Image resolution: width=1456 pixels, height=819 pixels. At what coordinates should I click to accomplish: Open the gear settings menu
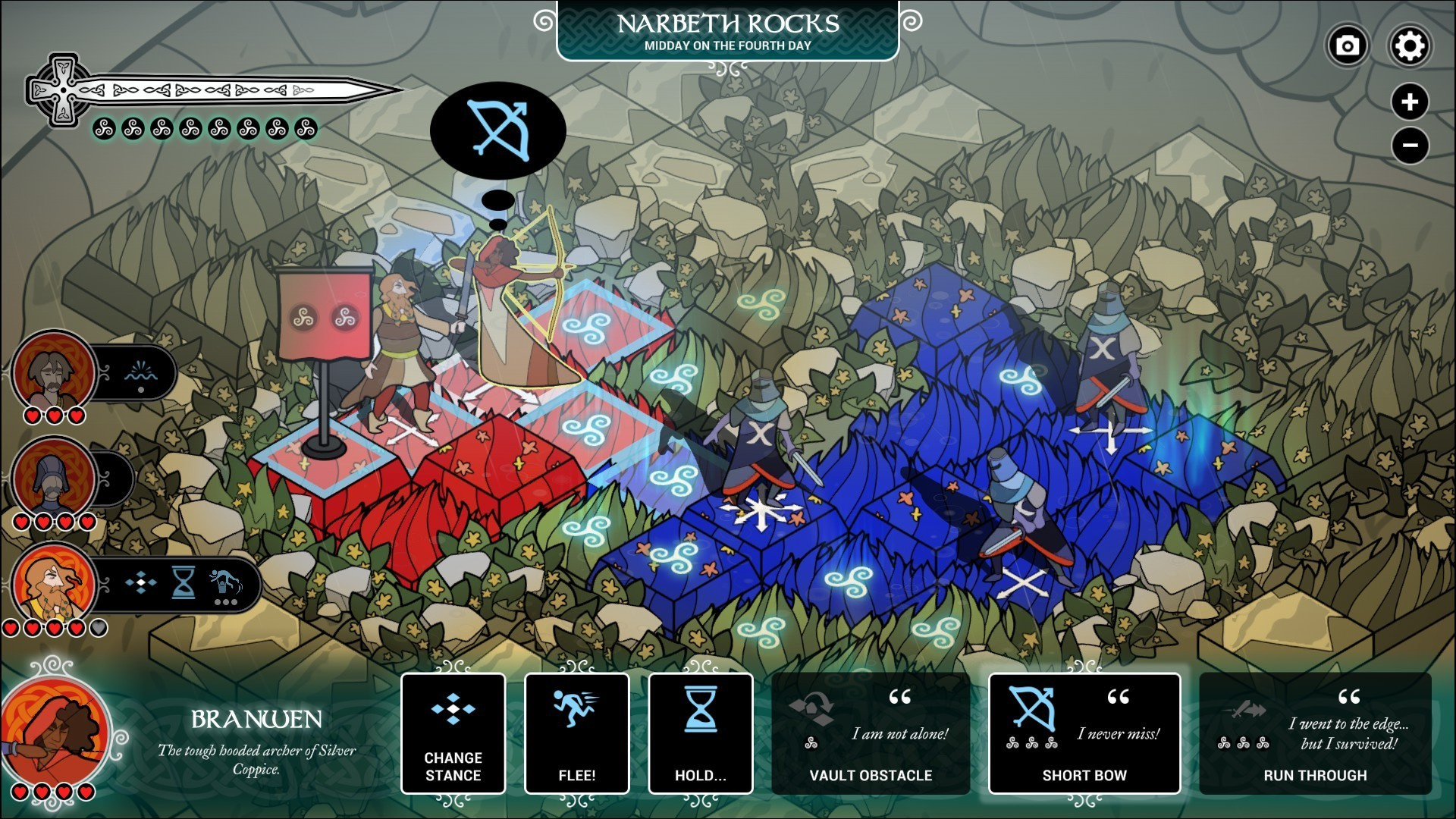1409,46
